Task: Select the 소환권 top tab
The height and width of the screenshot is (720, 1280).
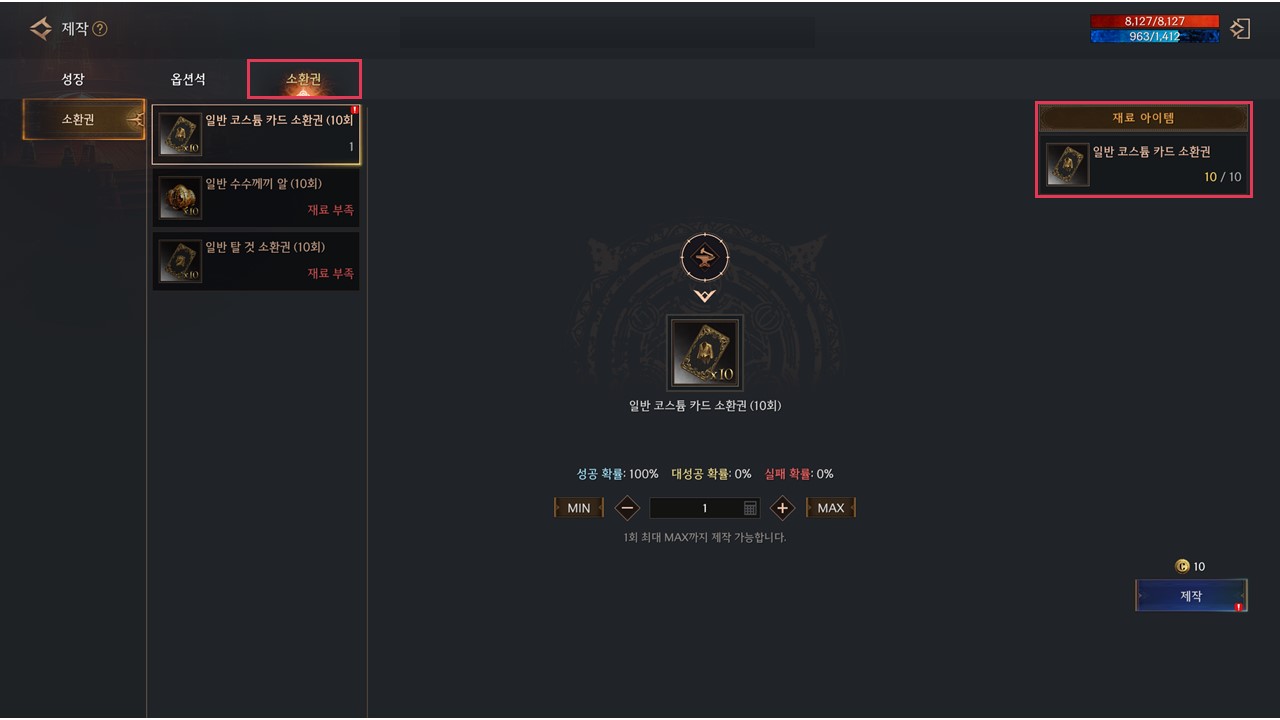Action: coord(304,80)
